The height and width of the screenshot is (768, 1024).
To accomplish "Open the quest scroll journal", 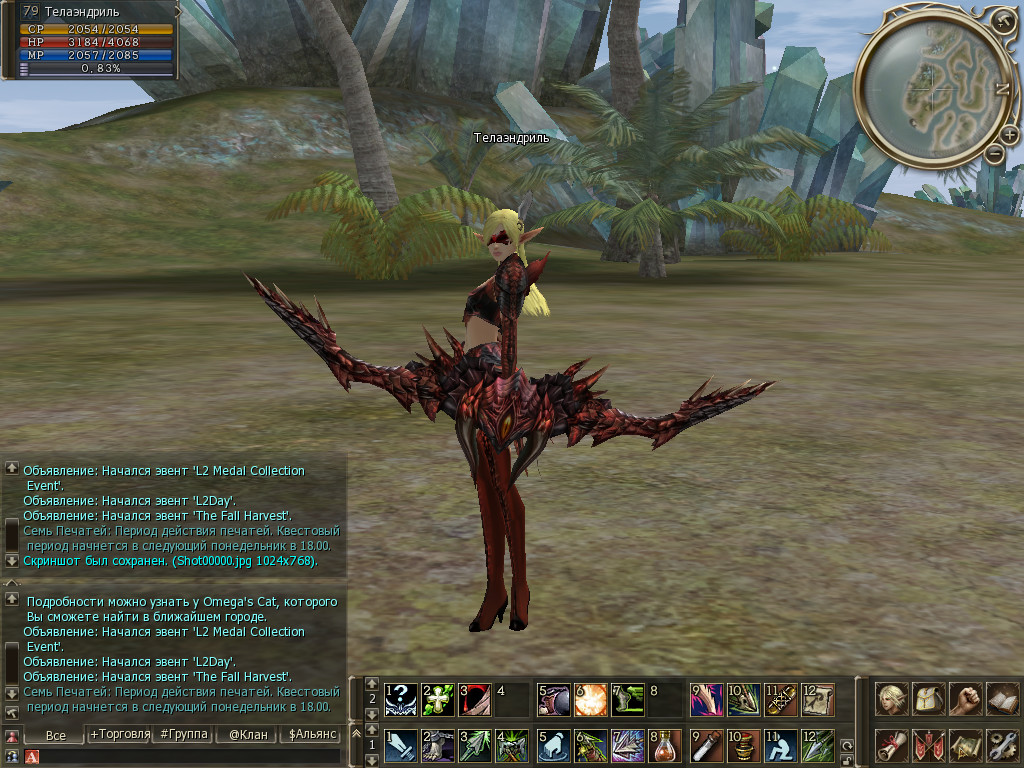I will coord(892,745).
